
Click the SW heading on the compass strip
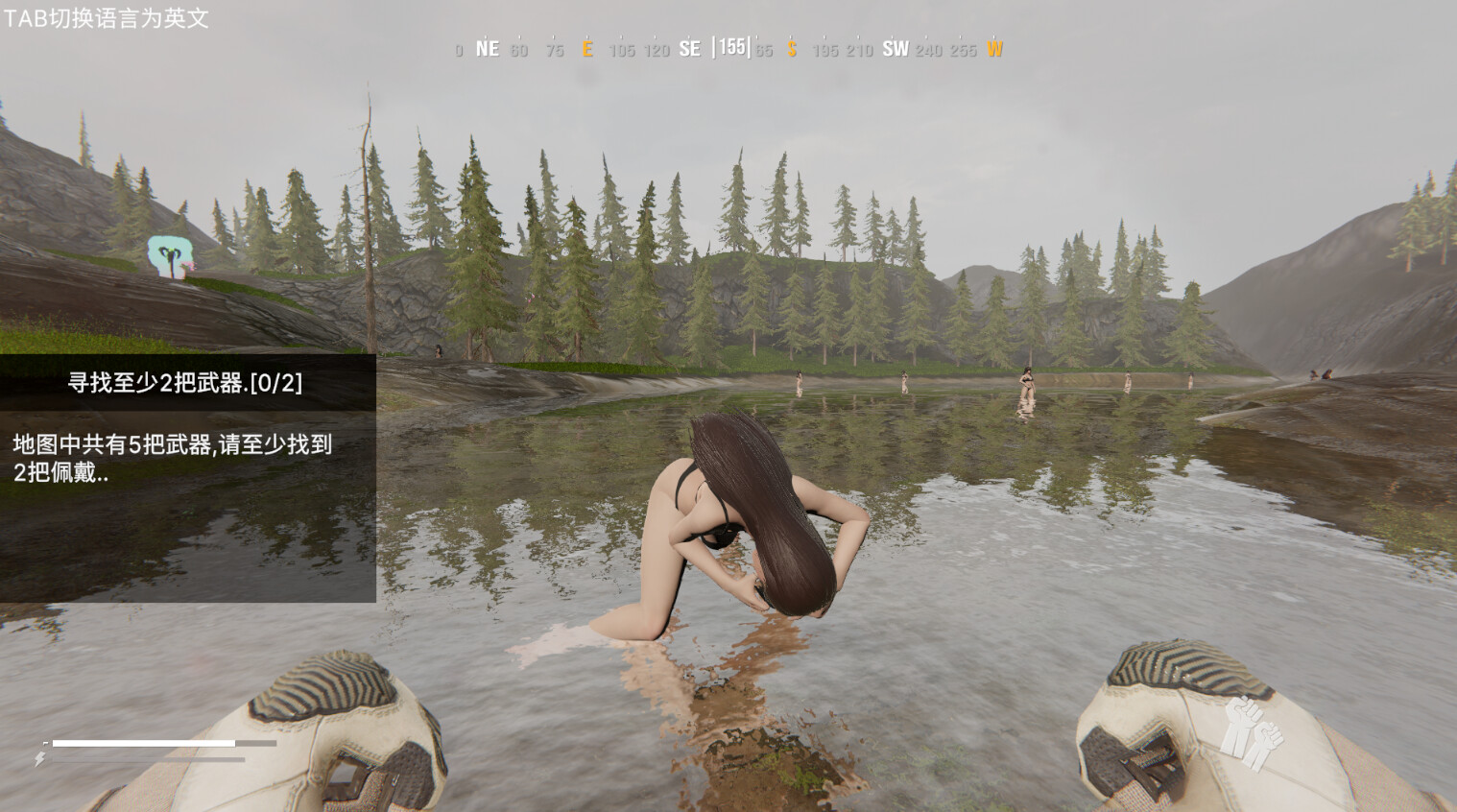(896, 47)
